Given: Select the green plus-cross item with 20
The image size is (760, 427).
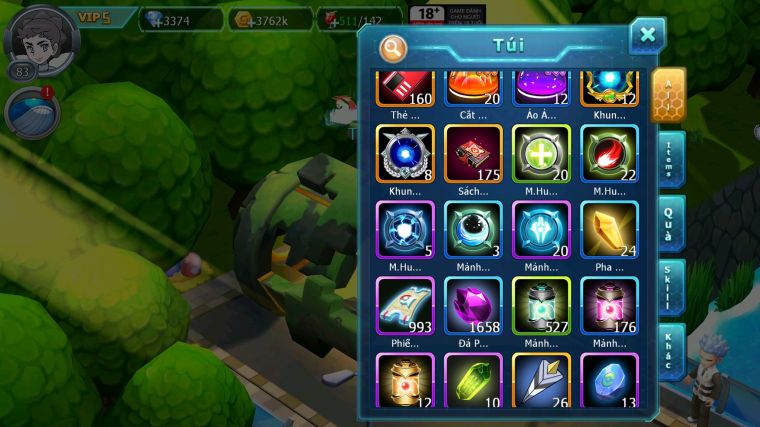Looking at the screenshot, I should [541, 153].
